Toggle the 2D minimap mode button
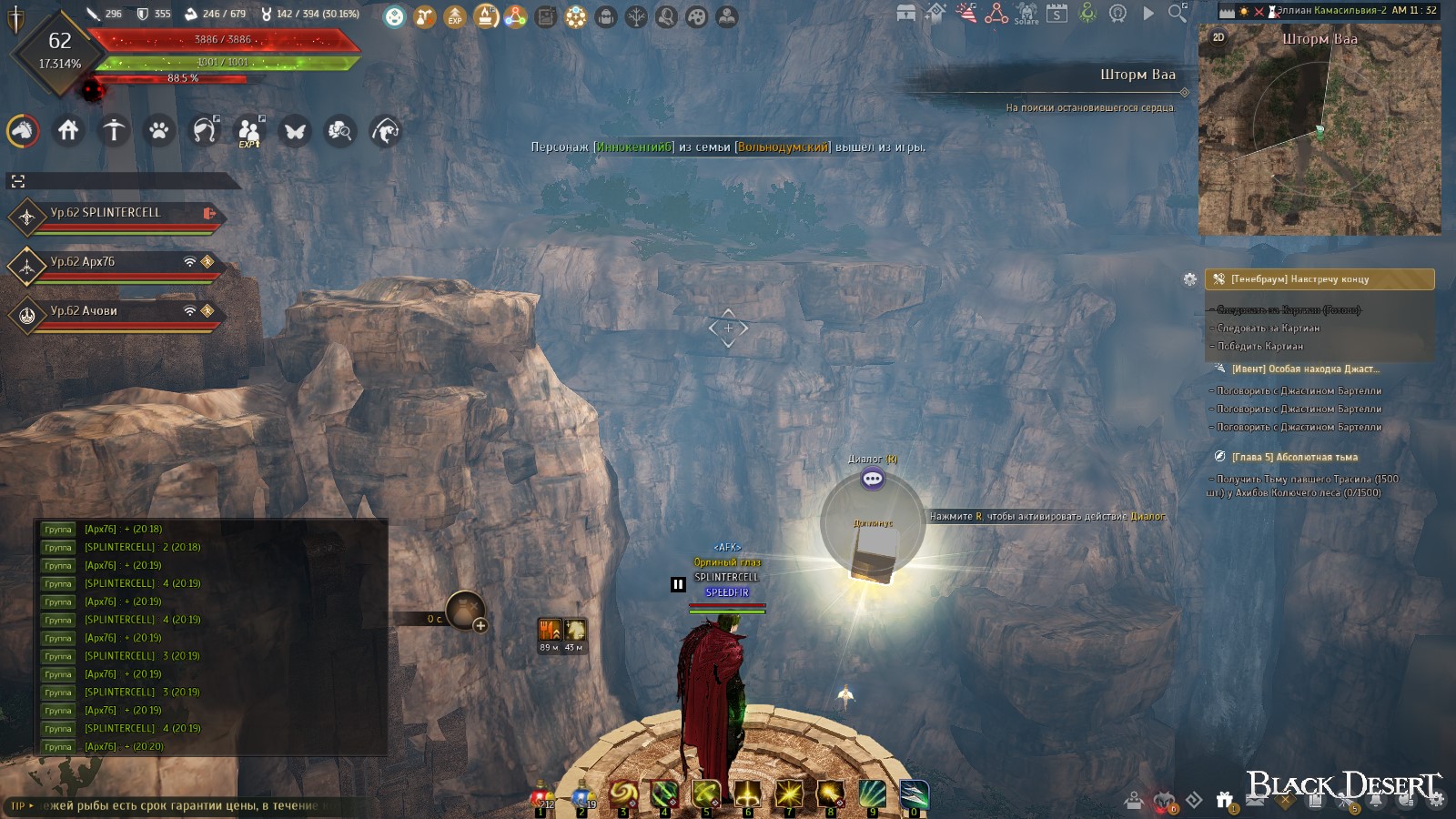The image size is (1456, 819). (x=1218, y=37)
